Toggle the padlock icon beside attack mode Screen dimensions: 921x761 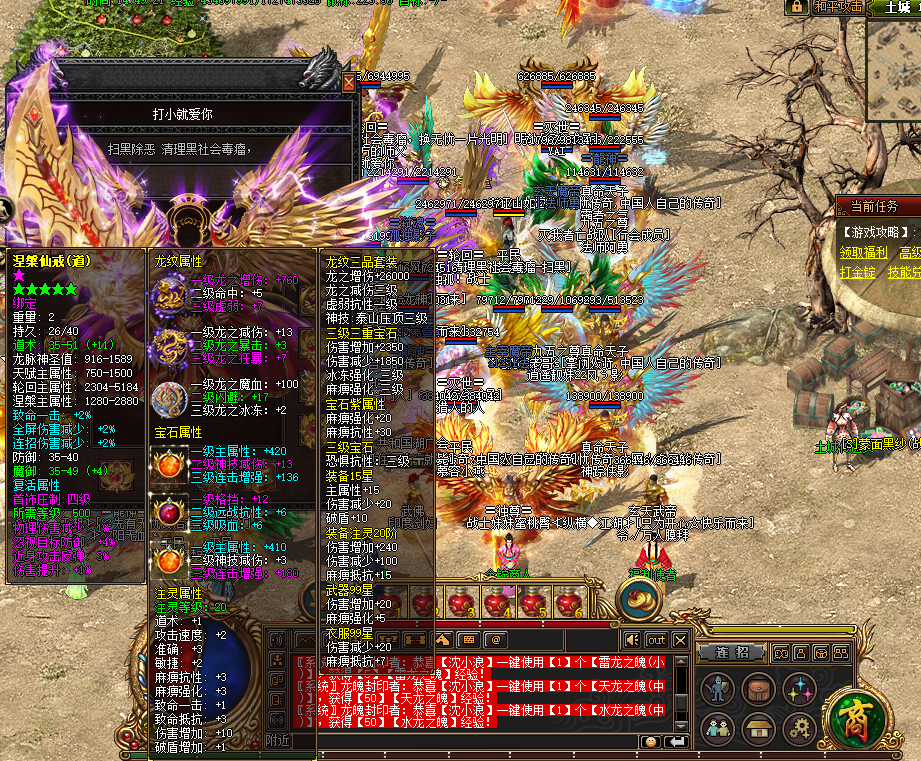point(796,6)
